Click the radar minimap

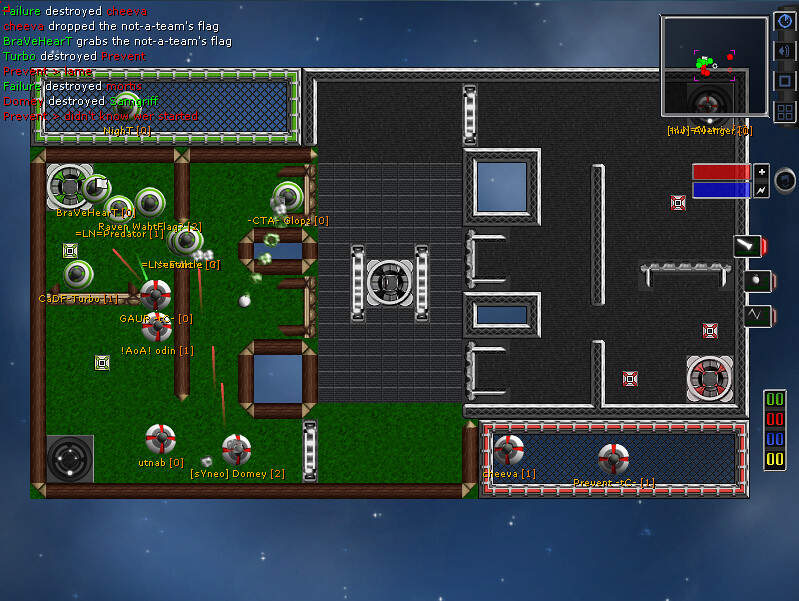coord(714,68)
